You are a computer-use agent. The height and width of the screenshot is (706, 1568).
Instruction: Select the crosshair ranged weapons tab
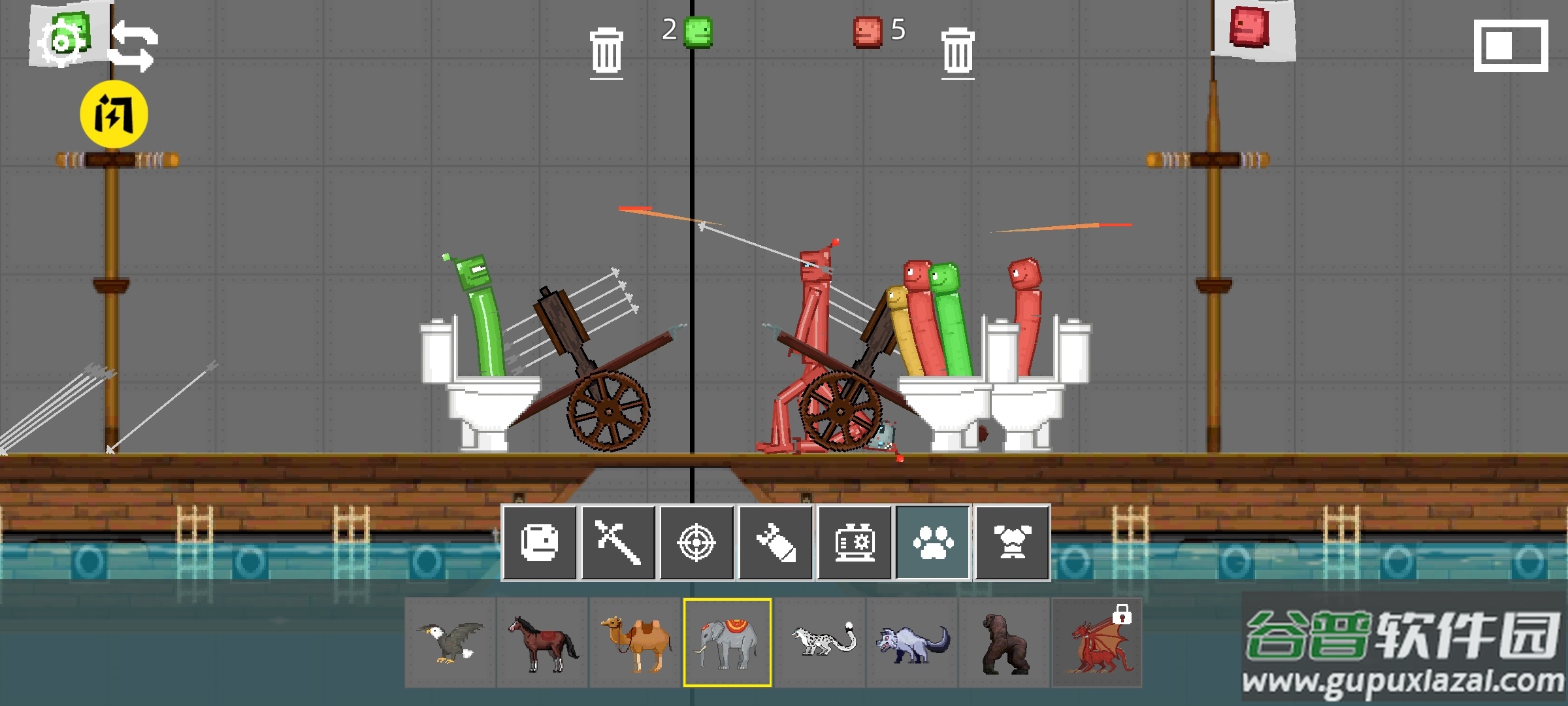point(696,543)
